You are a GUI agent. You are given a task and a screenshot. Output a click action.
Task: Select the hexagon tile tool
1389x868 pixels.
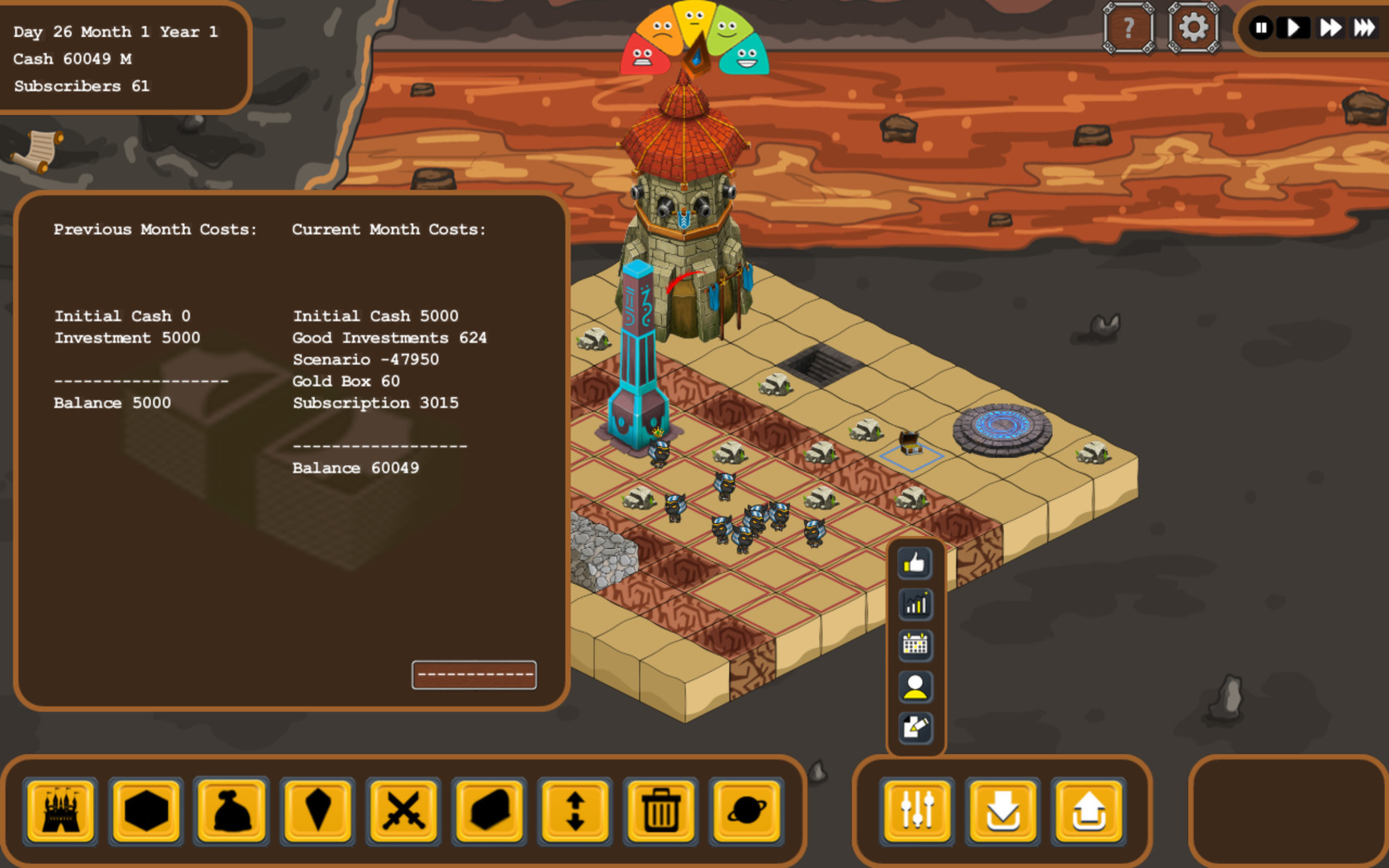(x=145, y=812)
